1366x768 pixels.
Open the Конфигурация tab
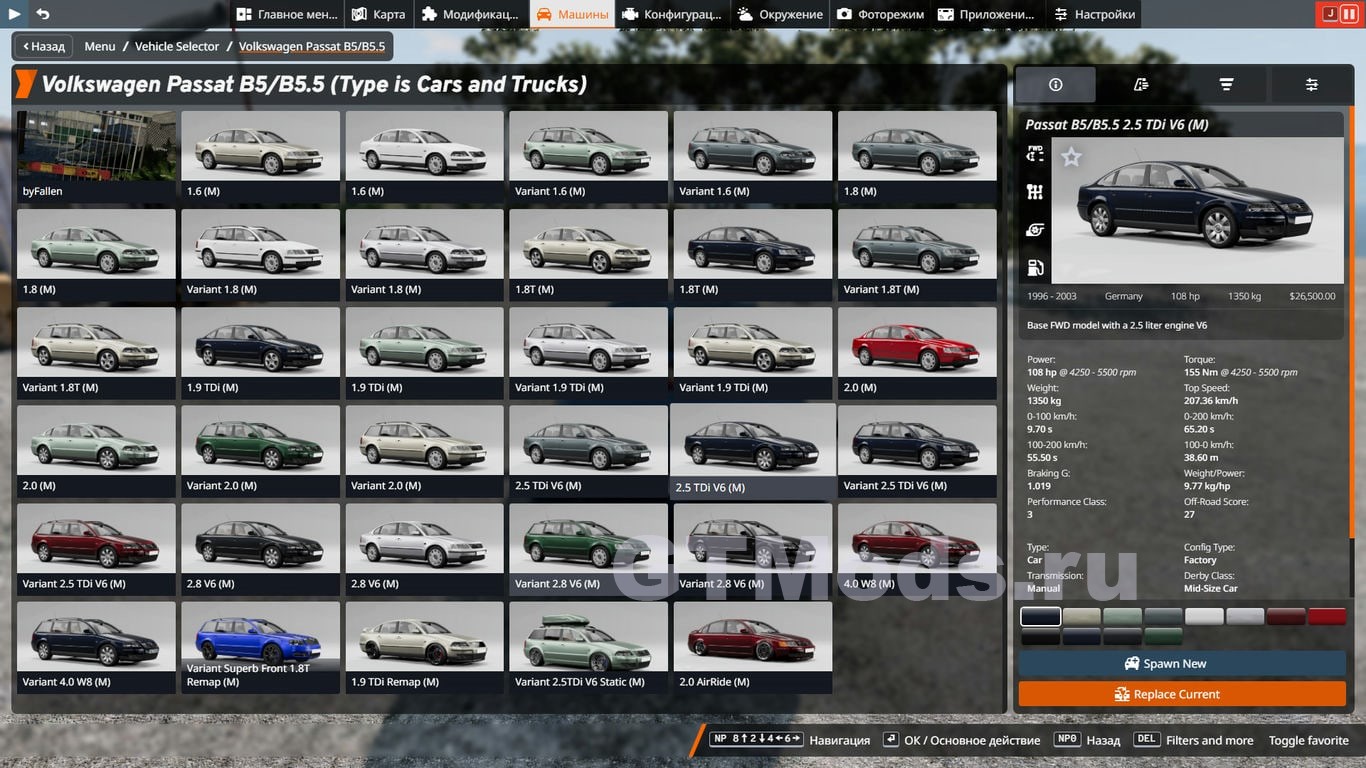coord(671,14)
